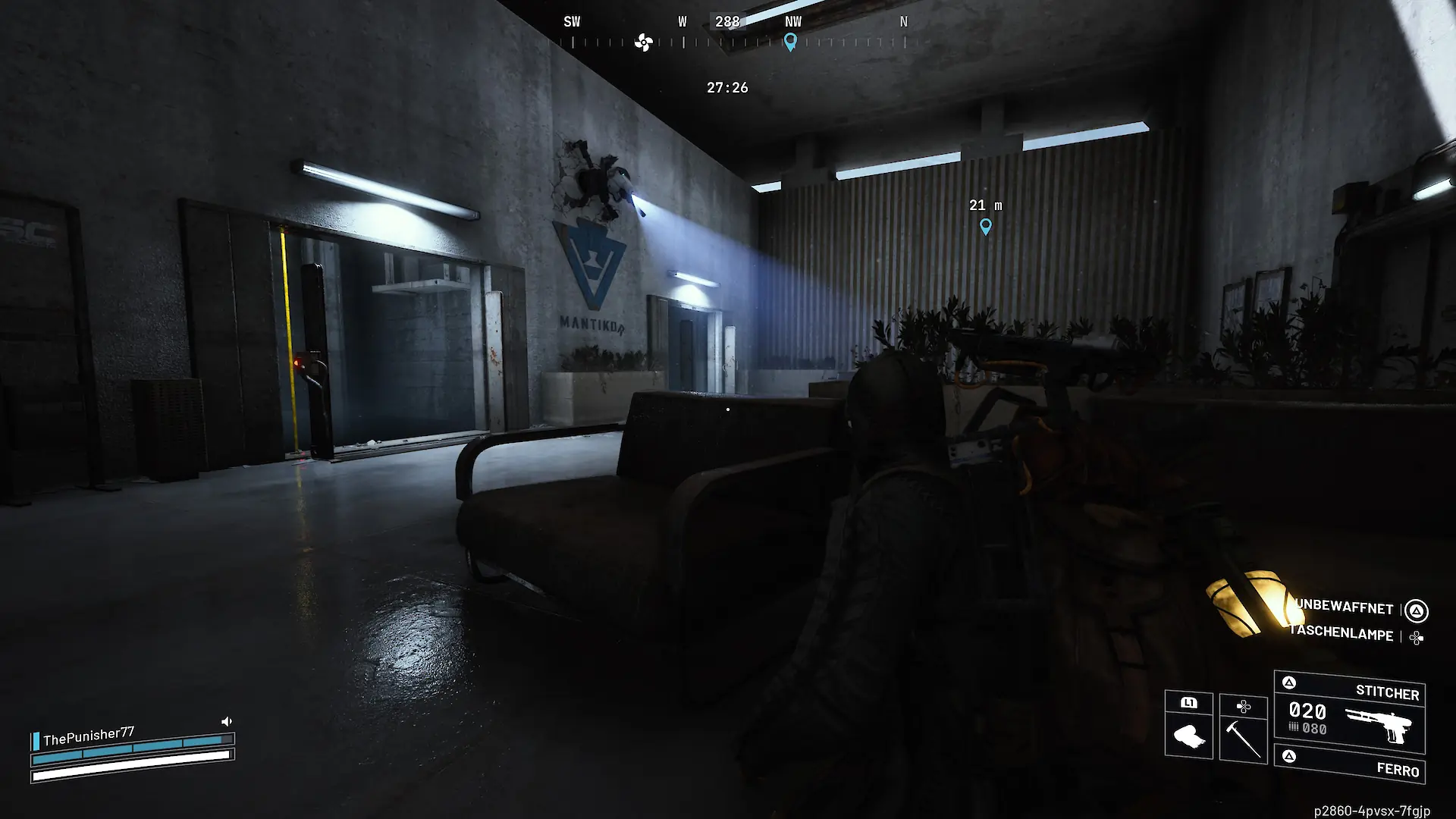Image resolution: width=1456 pixels, height=819 pixels.
Task: Click the ThePunisher77 player name tag
Action: [x=88, y=736]
